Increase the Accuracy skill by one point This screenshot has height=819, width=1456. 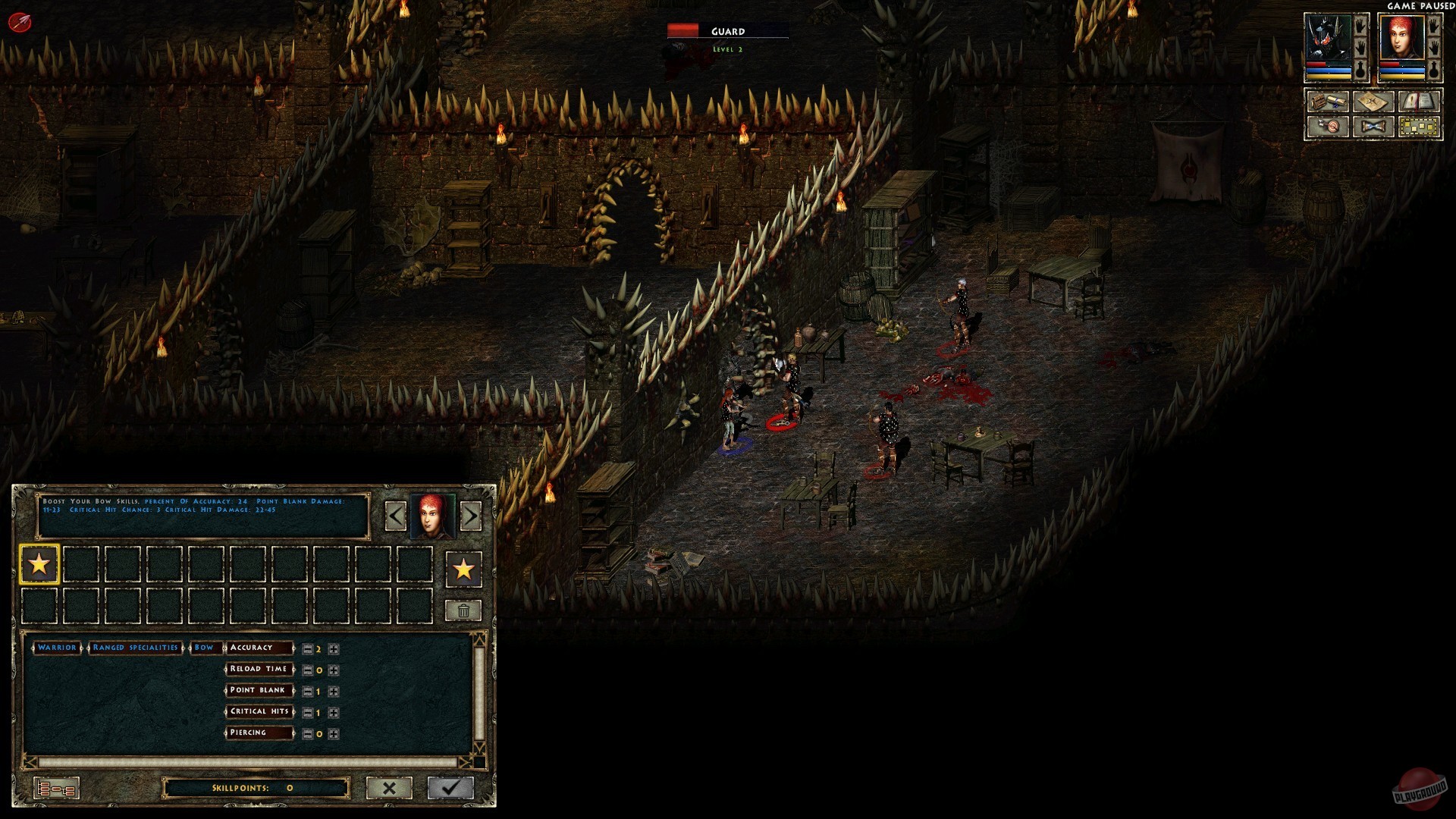[334, 649]
